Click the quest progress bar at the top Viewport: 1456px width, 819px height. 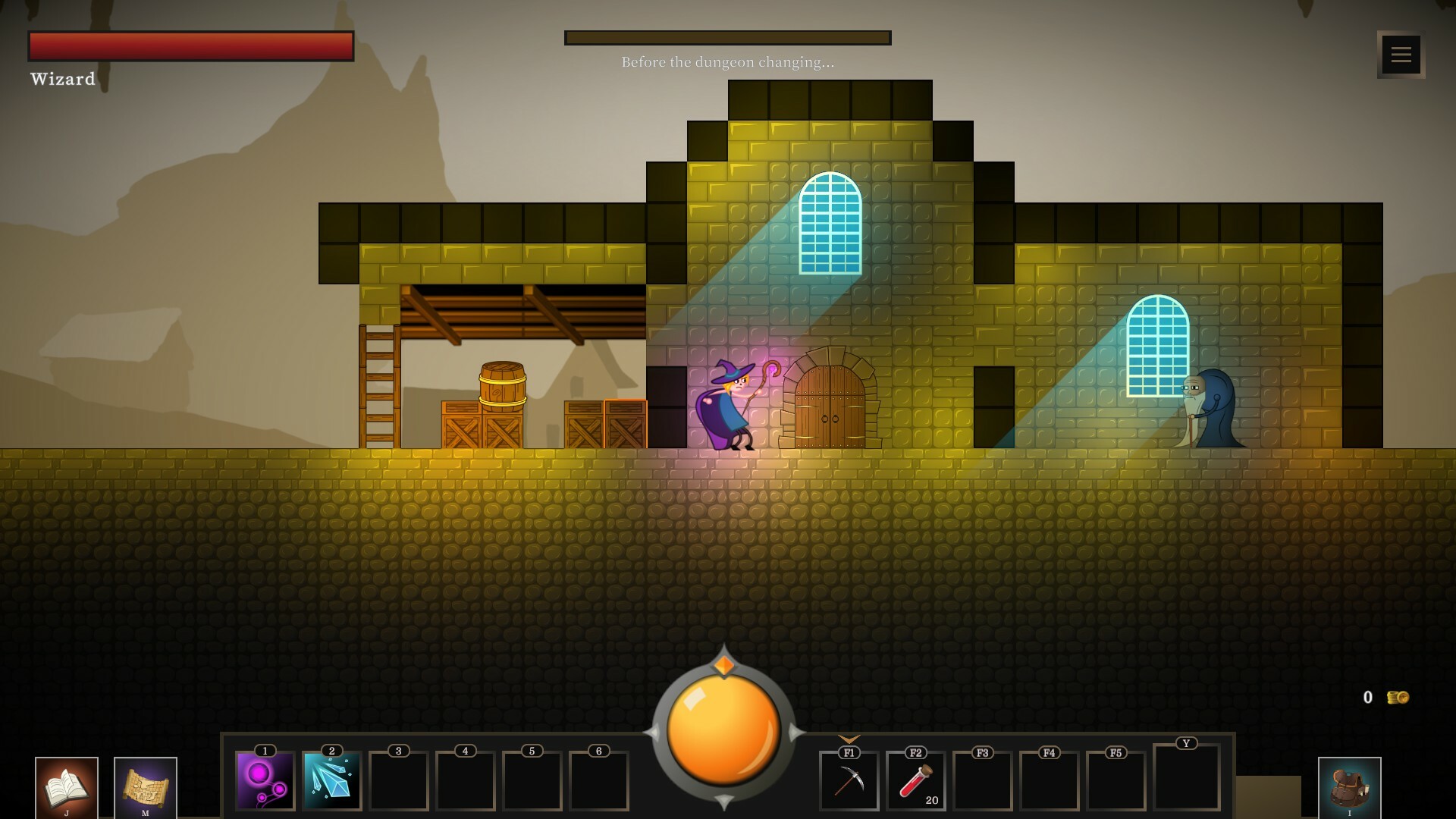pos(727,36)
